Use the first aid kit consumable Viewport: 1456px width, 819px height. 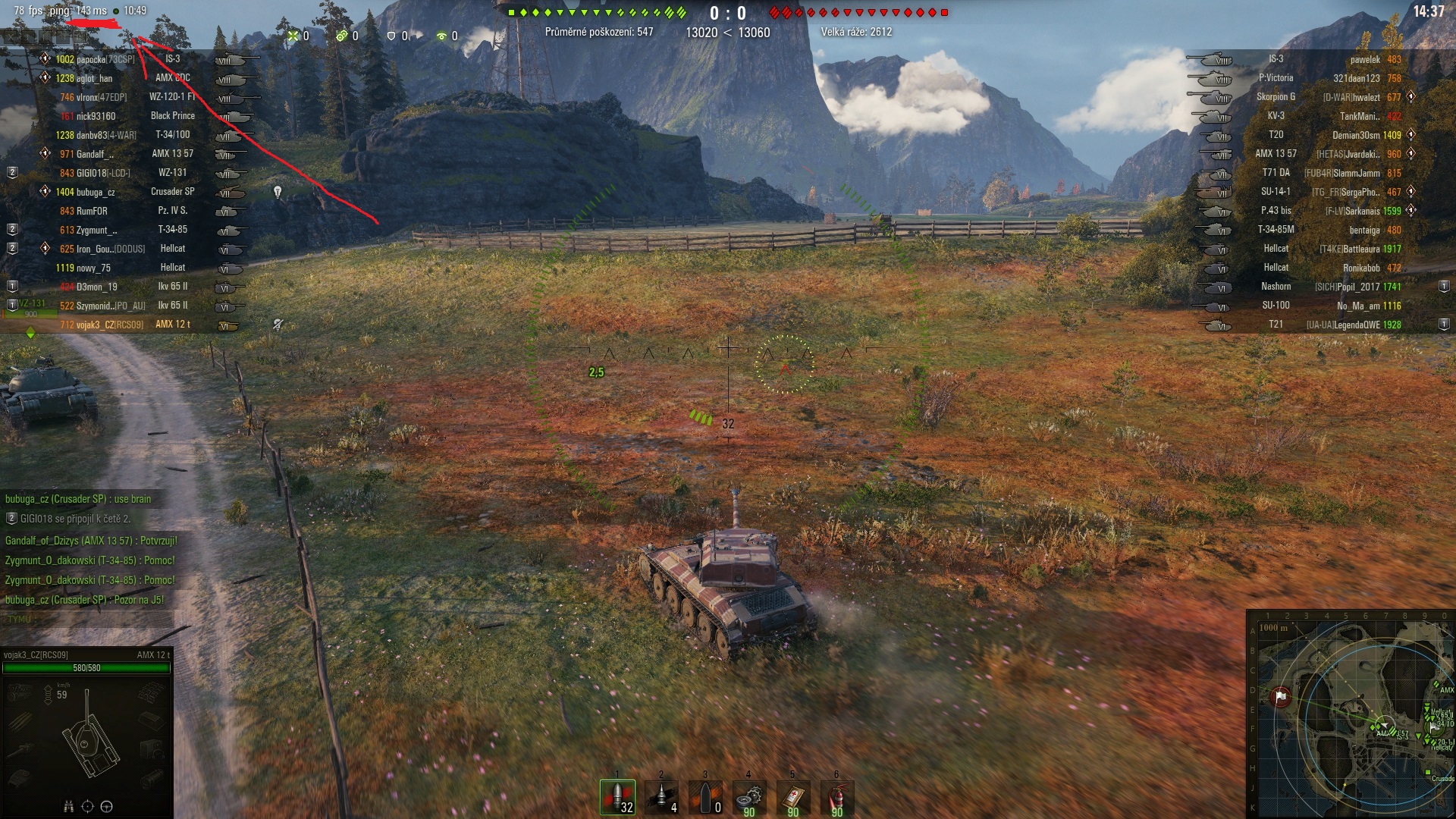pyautogui.click(x=792, y=797)
